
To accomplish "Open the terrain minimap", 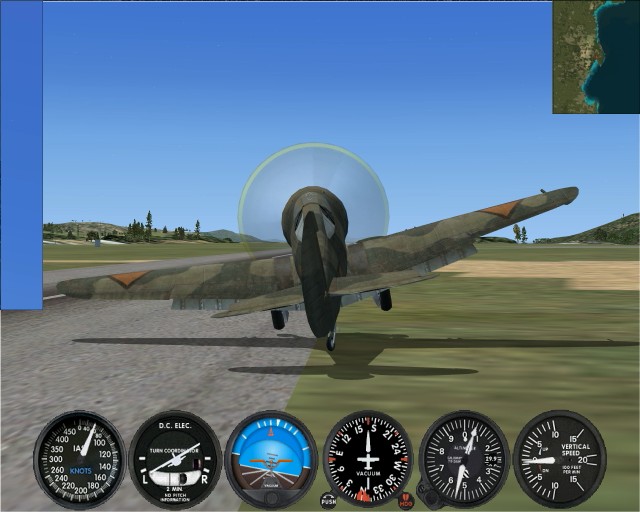I will point(596,56).
